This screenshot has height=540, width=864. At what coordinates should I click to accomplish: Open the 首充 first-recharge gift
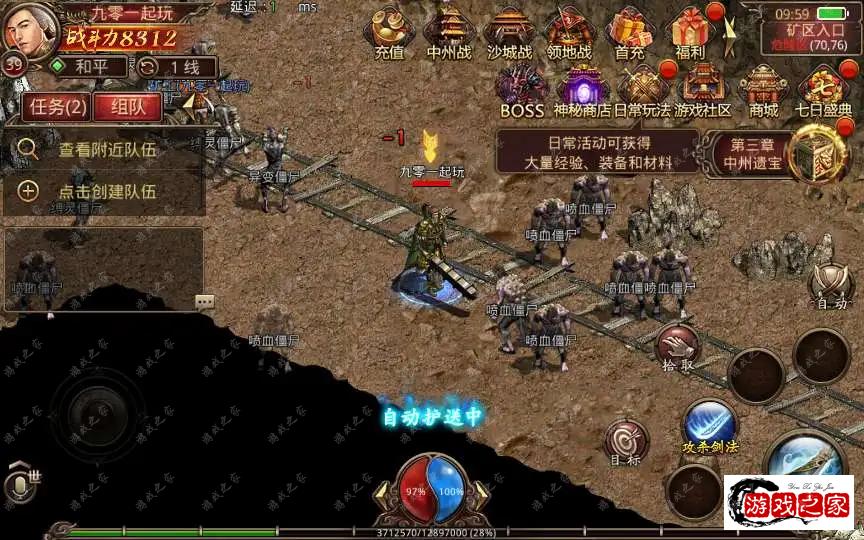(x=629, y=33)
